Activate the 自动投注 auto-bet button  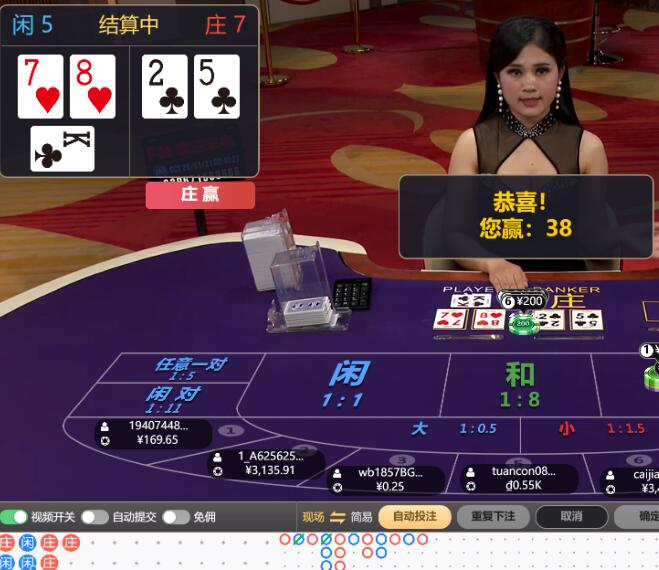click(x=414, y=517)
